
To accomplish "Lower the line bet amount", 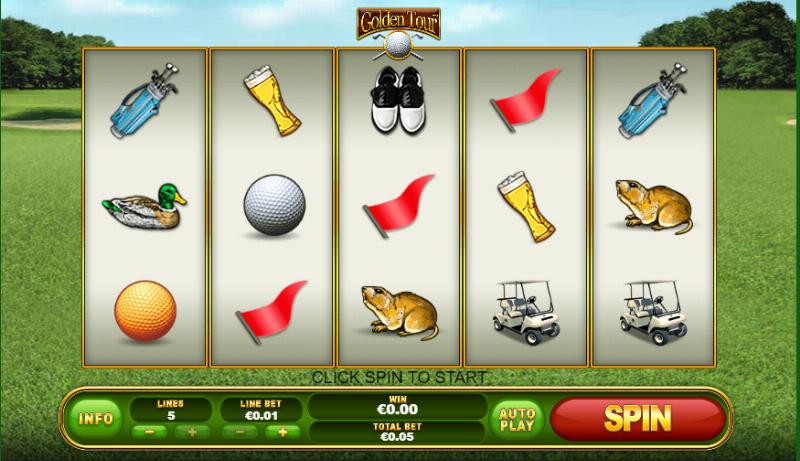I will tap(241, 432).
